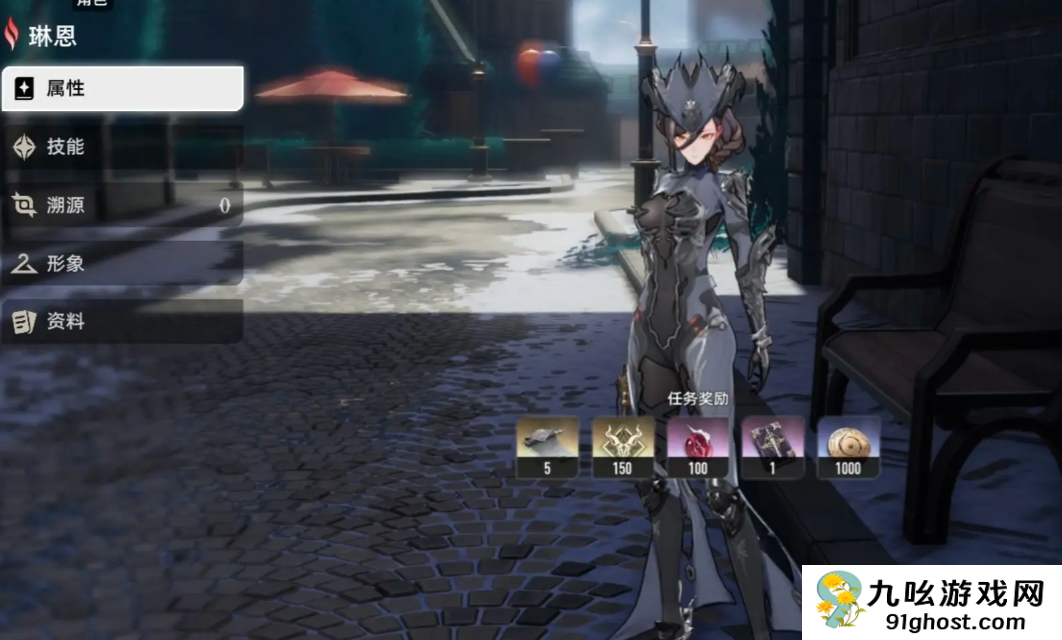Select the grey item reward with quantity 5
The image size is (1062, 640).
[547, 446]
